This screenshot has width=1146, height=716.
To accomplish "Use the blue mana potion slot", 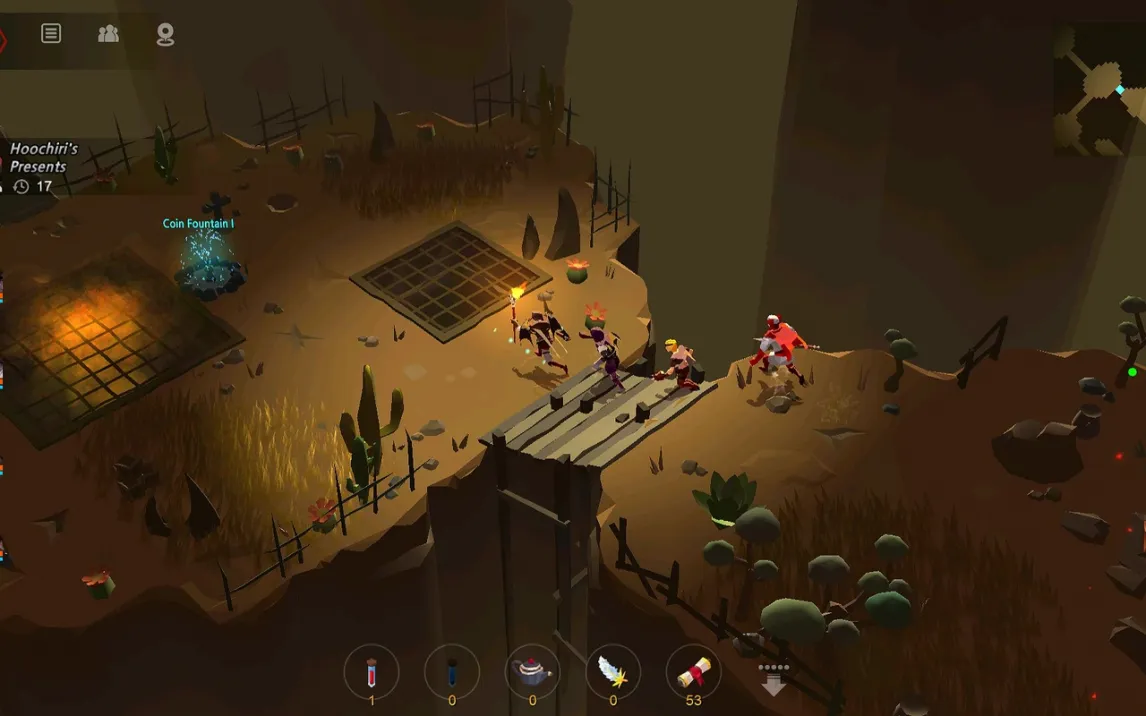I will (x=451, y=671).
